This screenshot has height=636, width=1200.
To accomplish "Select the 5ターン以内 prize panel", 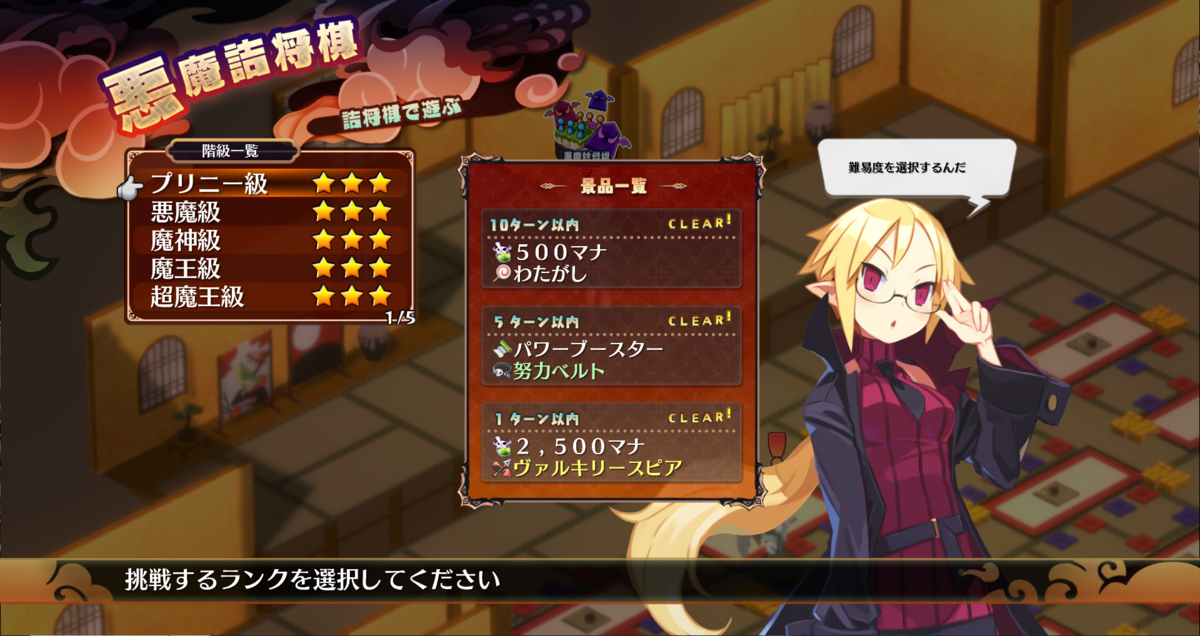I will (611, 346).
